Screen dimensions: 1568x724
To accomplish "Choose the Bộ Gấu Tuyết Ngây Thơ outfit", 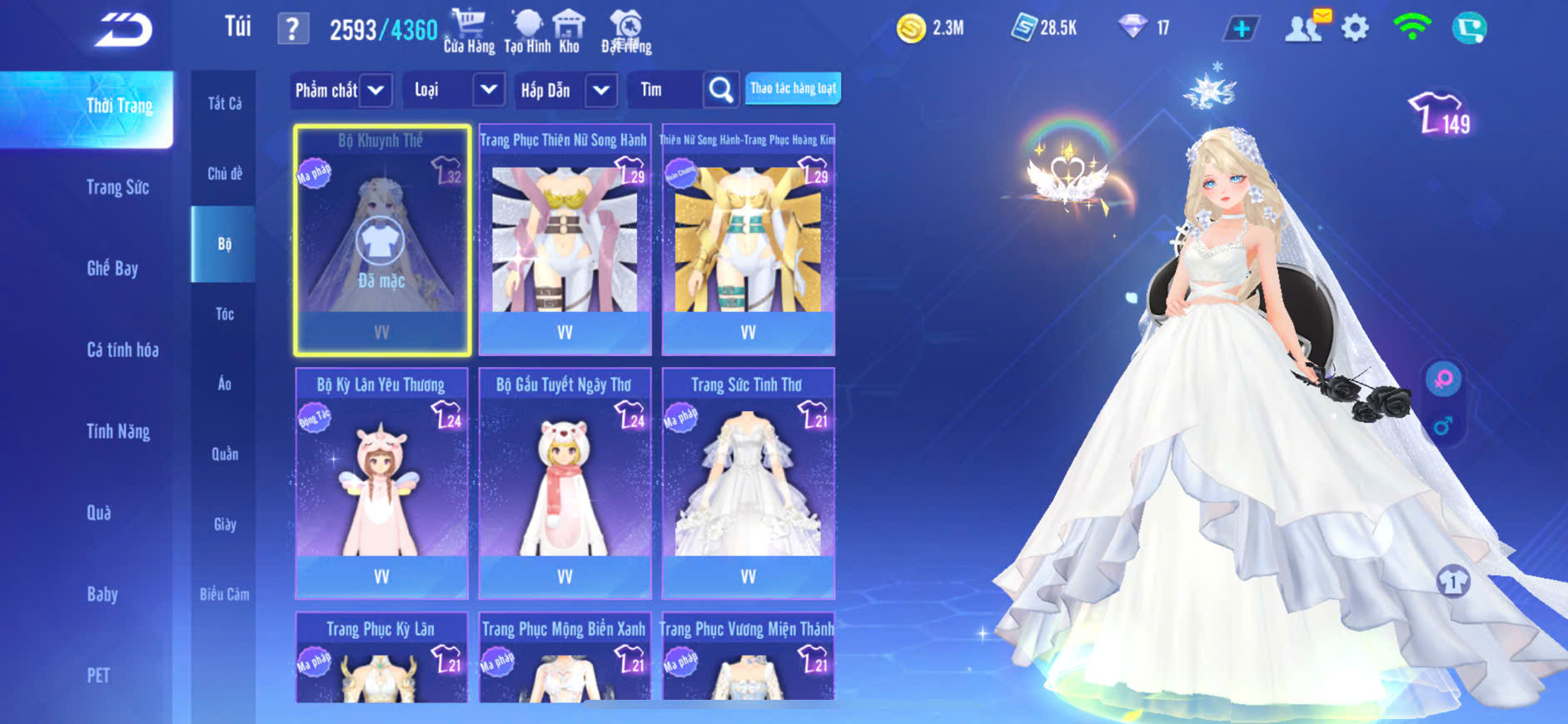I will point(565,483).
